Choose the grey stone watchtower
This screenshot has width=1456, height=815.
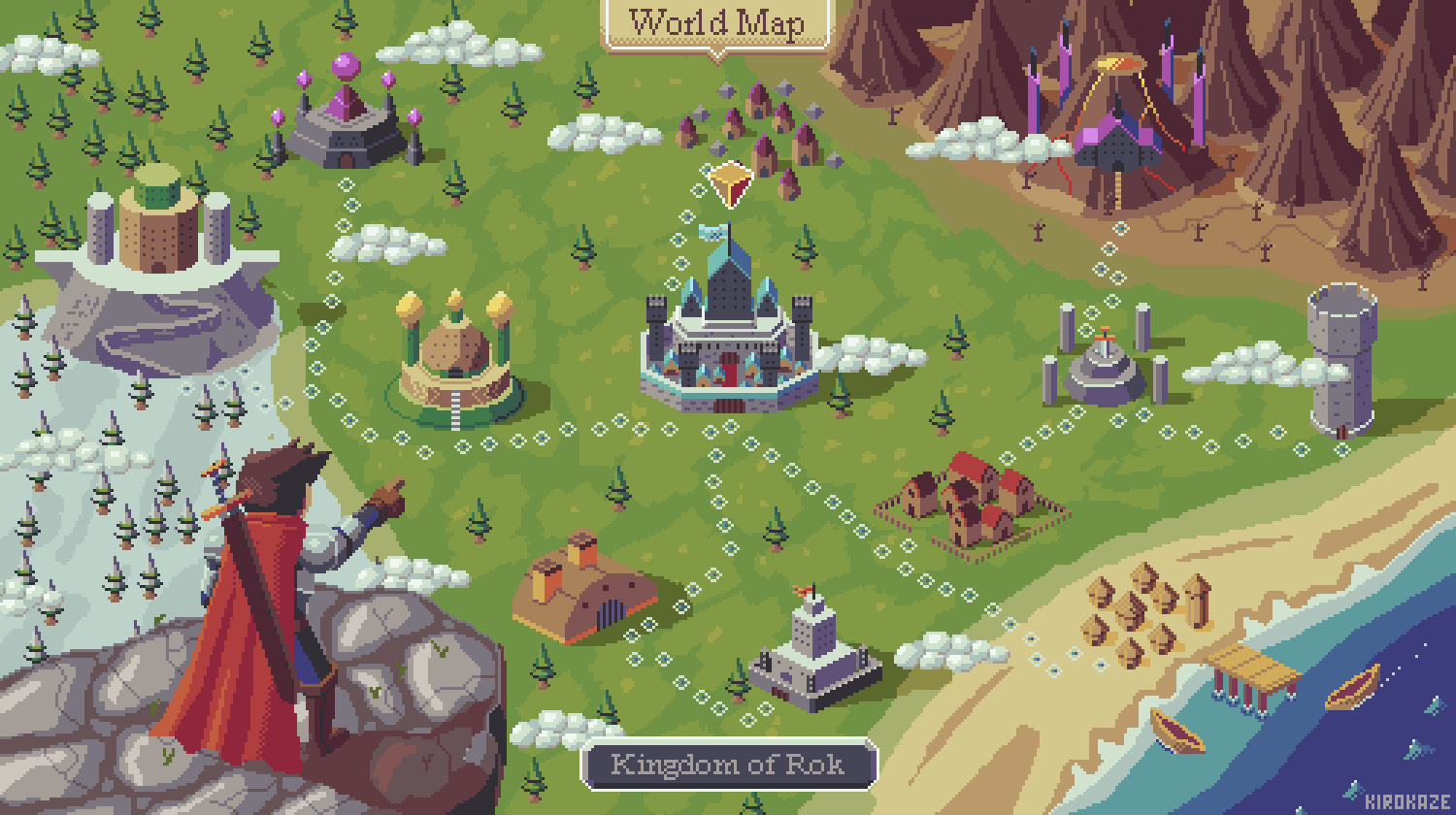click(1342, 359)
